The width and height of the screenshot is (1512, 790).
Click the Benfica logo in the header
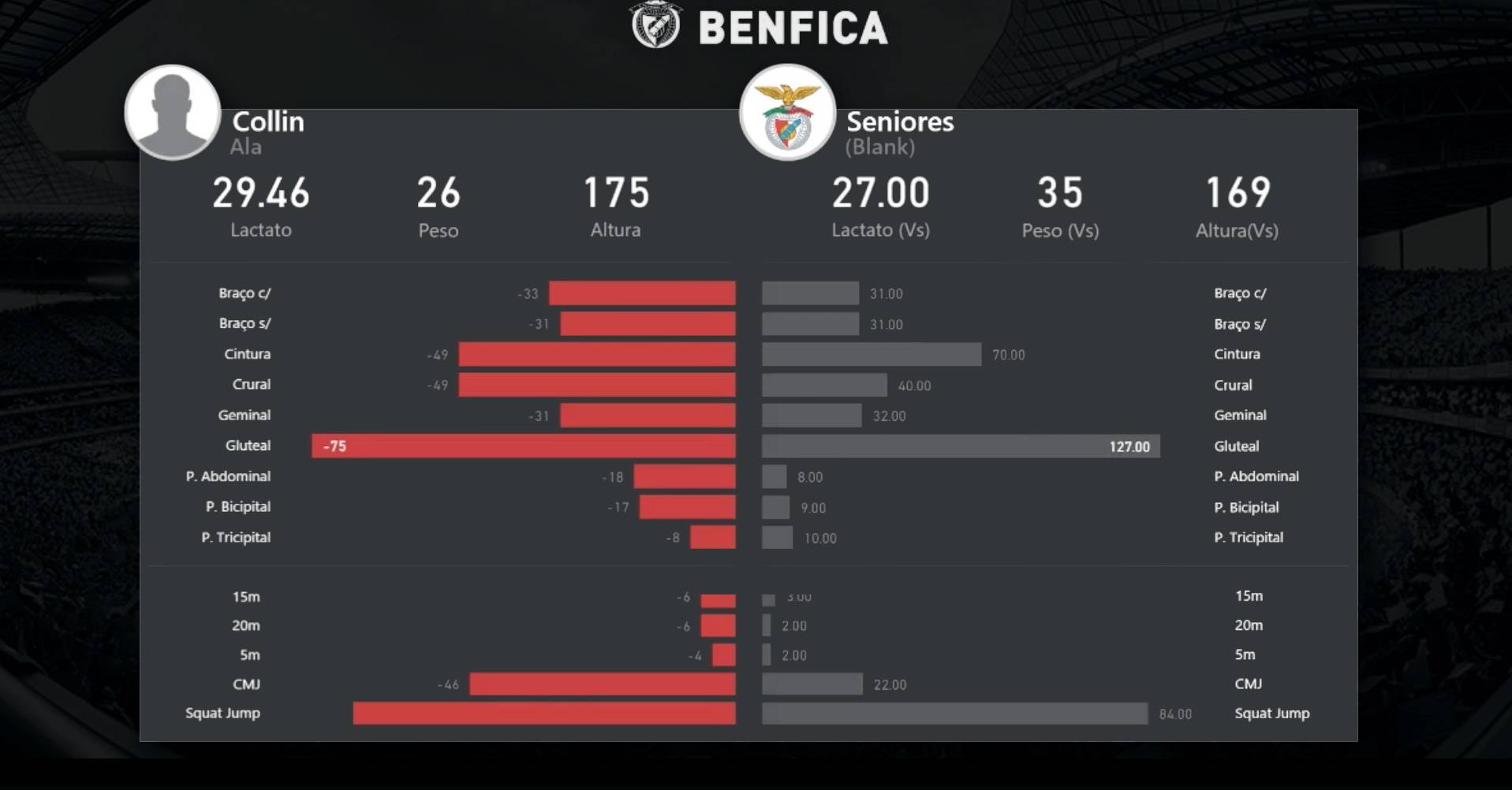point(655,25)
